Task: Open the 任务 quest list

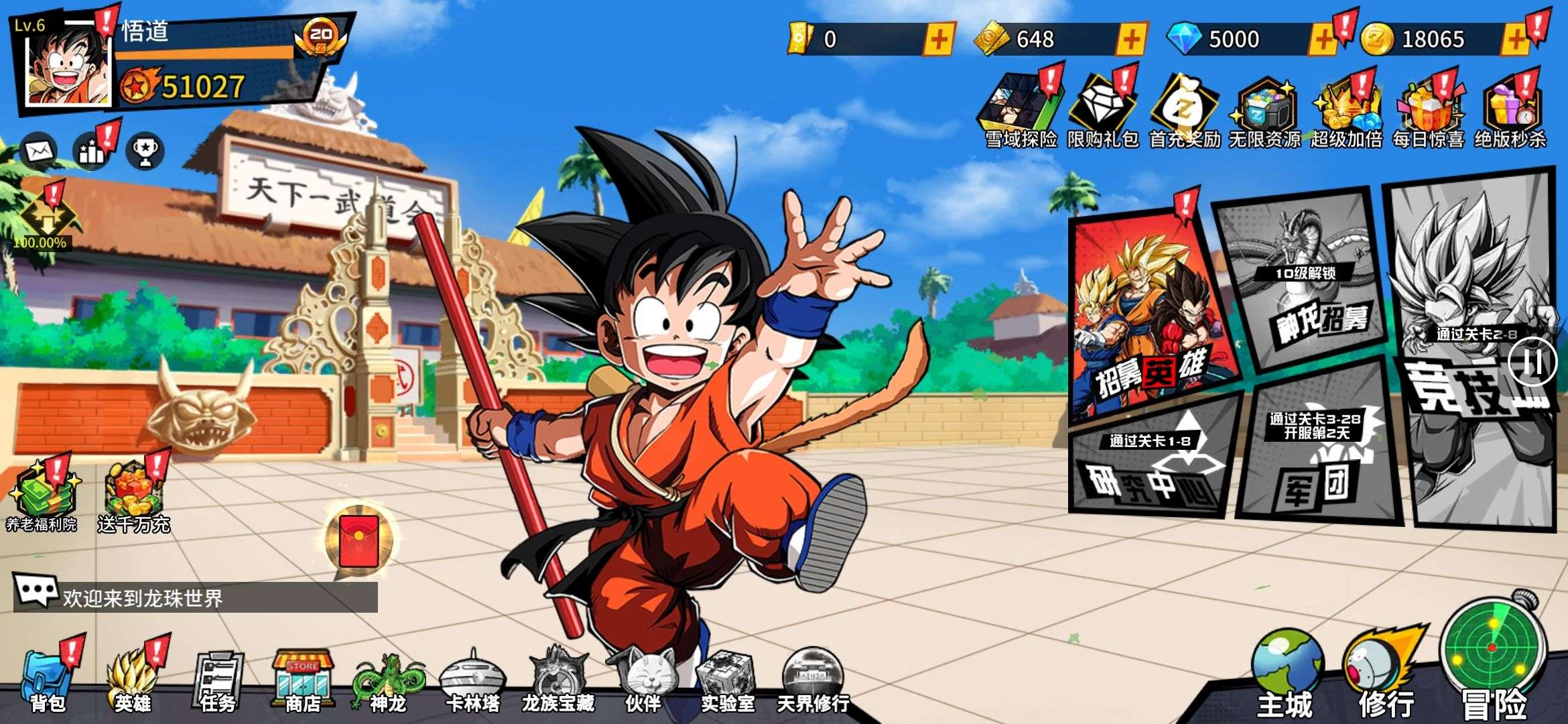Action: coord(218,680)
